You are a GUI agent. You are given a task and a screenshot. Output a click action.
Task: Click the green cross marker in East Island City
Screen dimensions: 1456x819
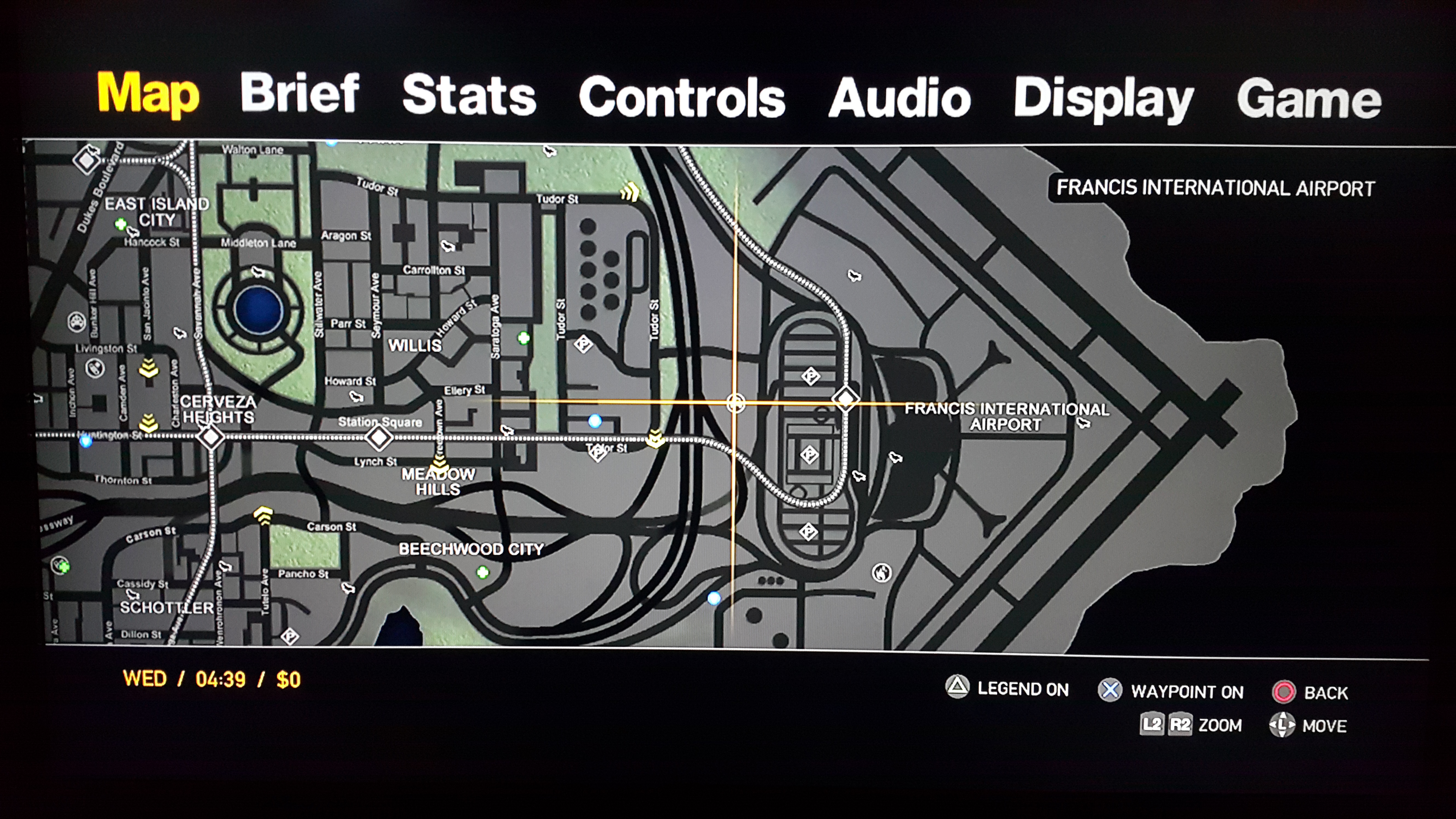[x=120, y=224]
